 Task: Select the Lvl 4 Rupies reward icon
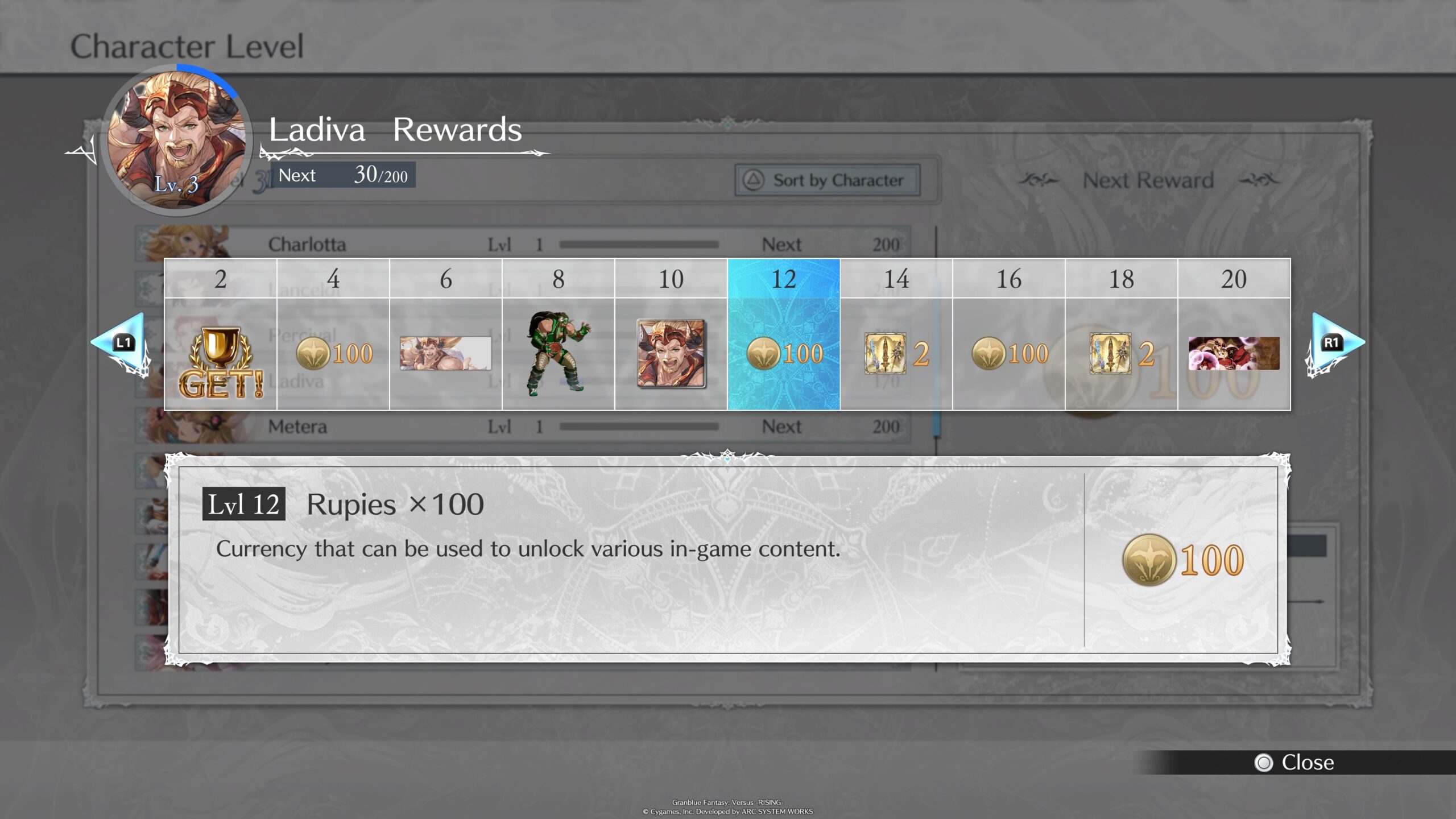click(x=333, y=353)
